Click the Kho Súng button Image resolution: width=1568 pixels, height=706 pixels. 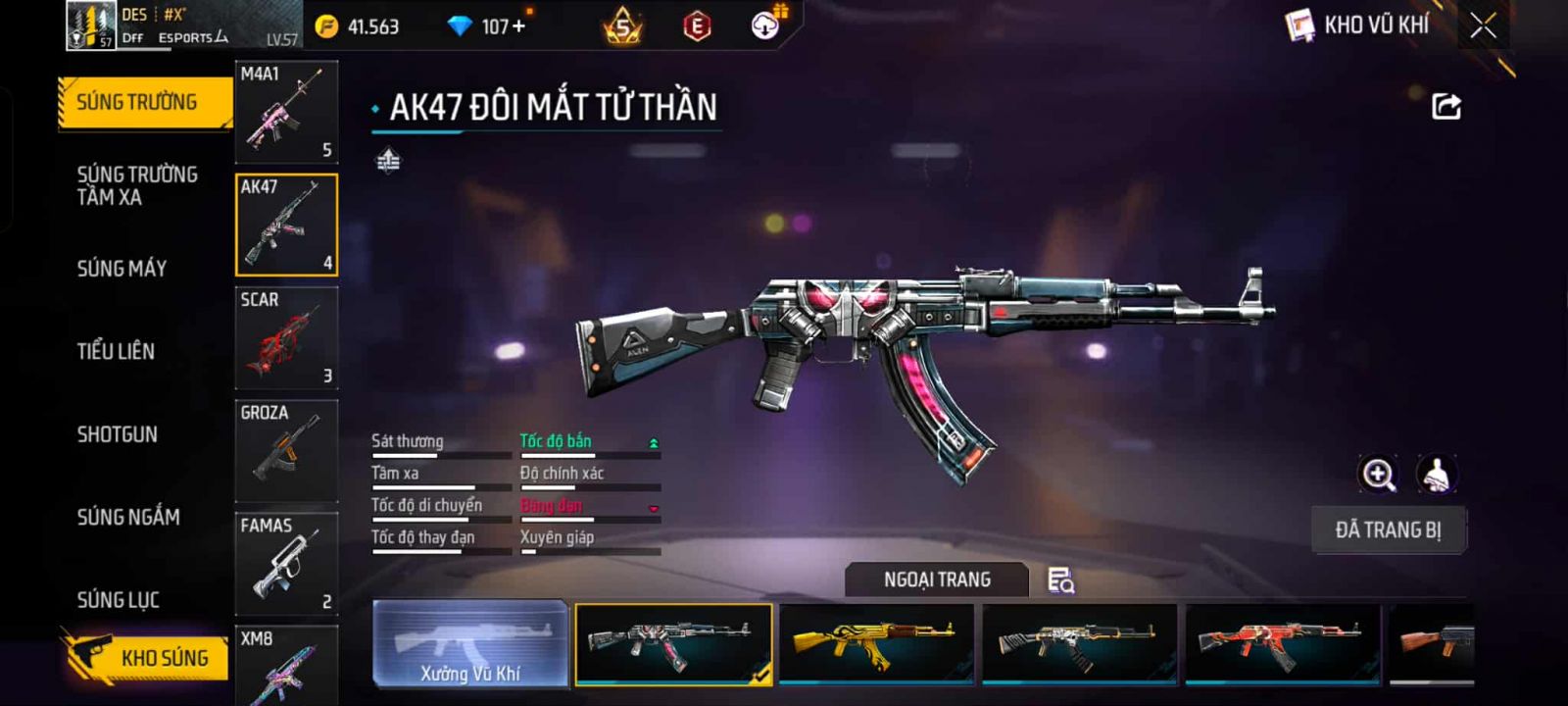tap(147, 657)
